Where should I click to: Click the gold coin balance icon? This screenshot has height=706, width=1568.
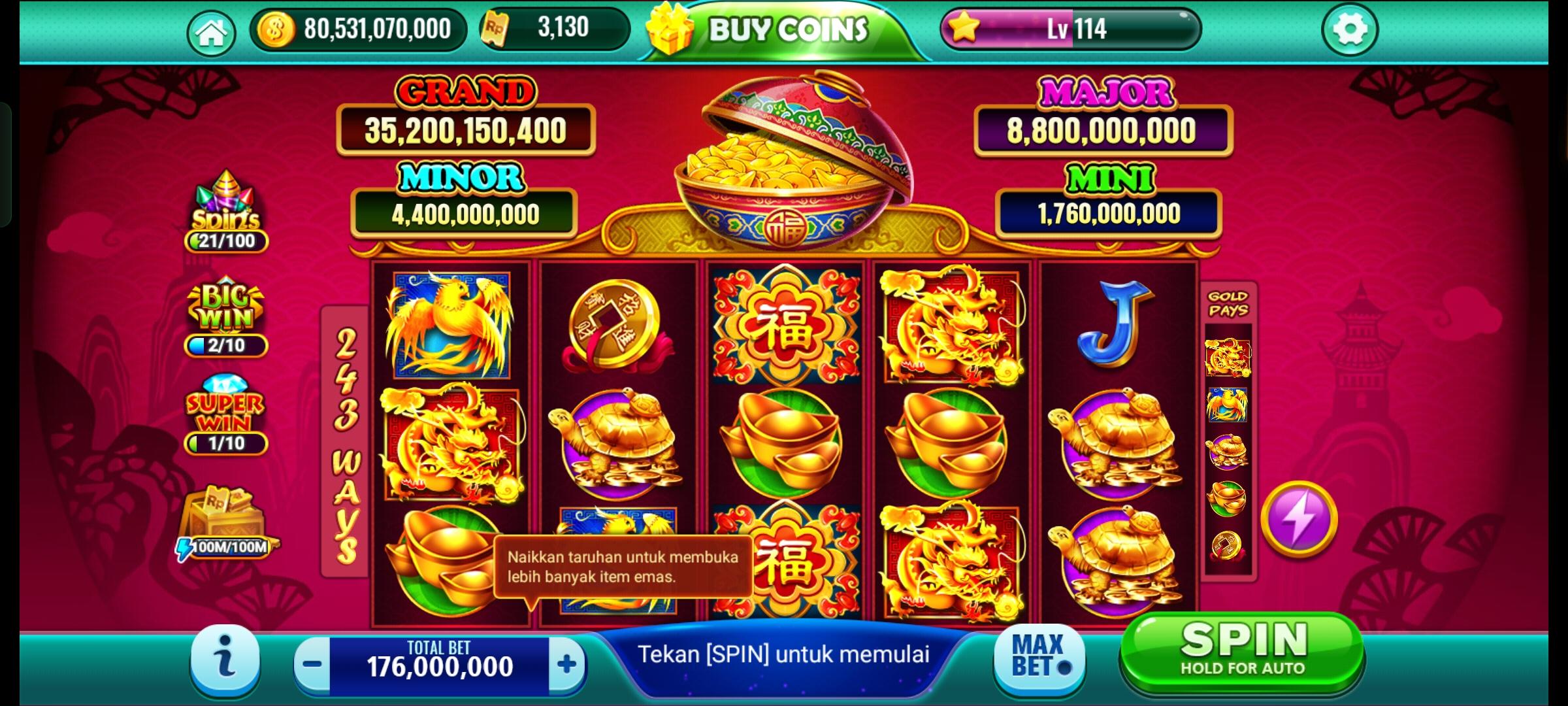(x=278, y=28)
